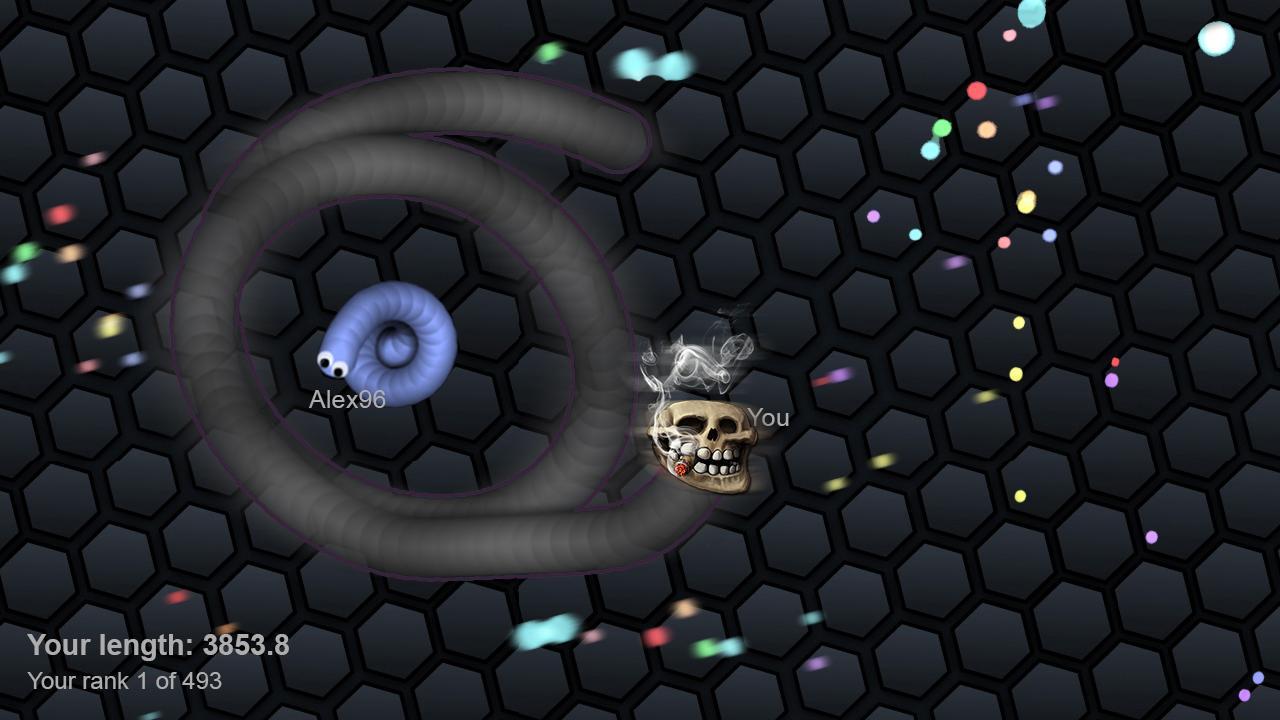Click the orange pellet near bottom left

tap(229, 629)
